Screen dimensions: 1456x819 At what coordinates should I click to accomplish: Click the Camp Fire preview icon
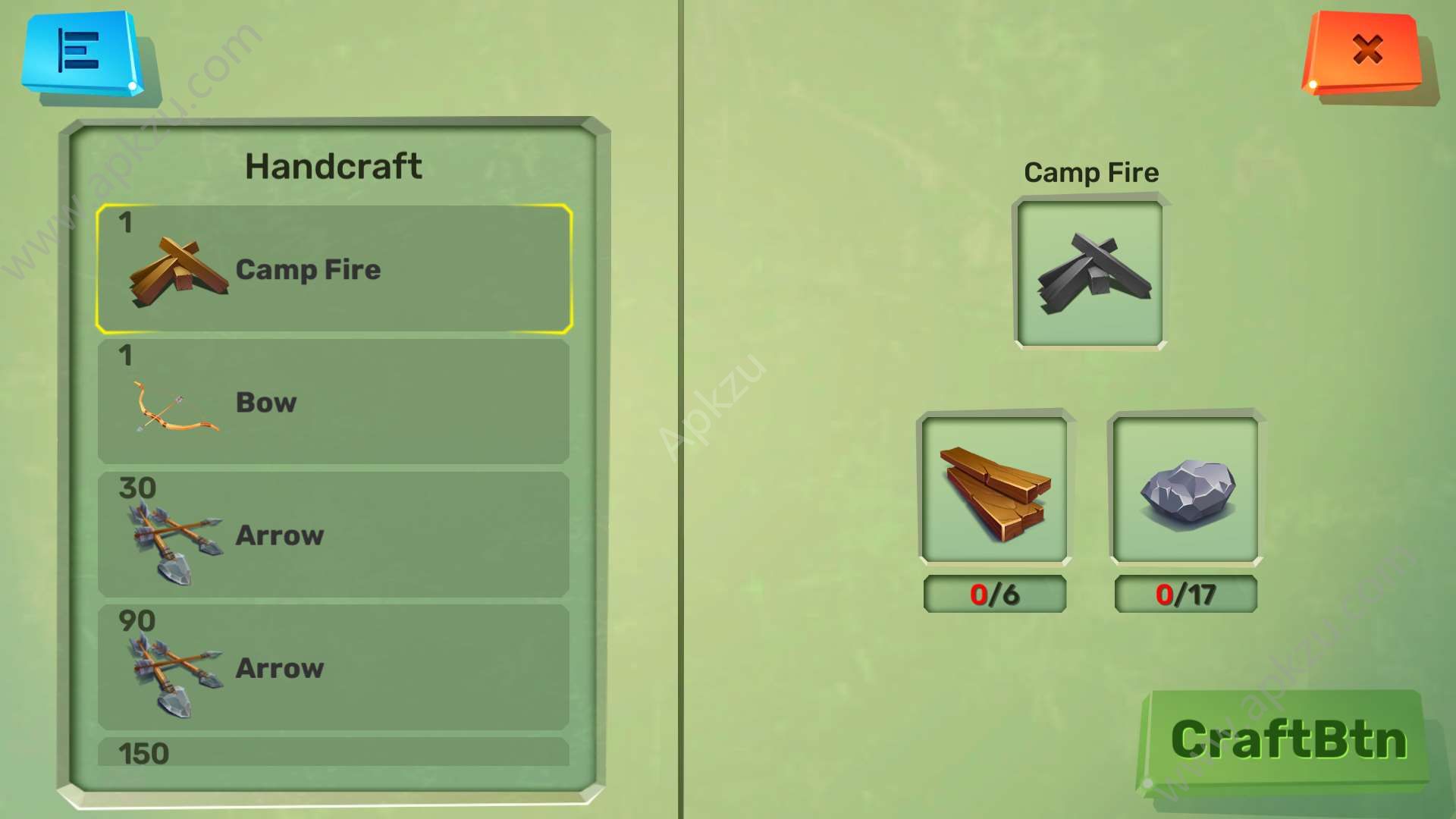(x=1090, y=273)
